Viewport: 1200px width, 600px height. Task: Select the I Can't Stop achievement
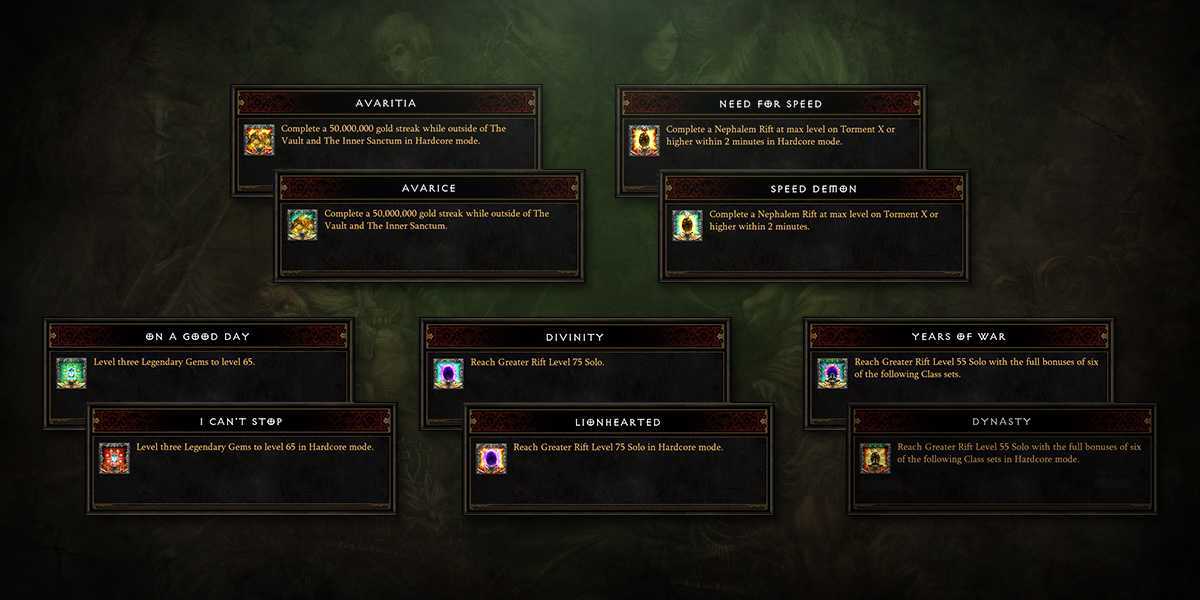click(242, 421)
